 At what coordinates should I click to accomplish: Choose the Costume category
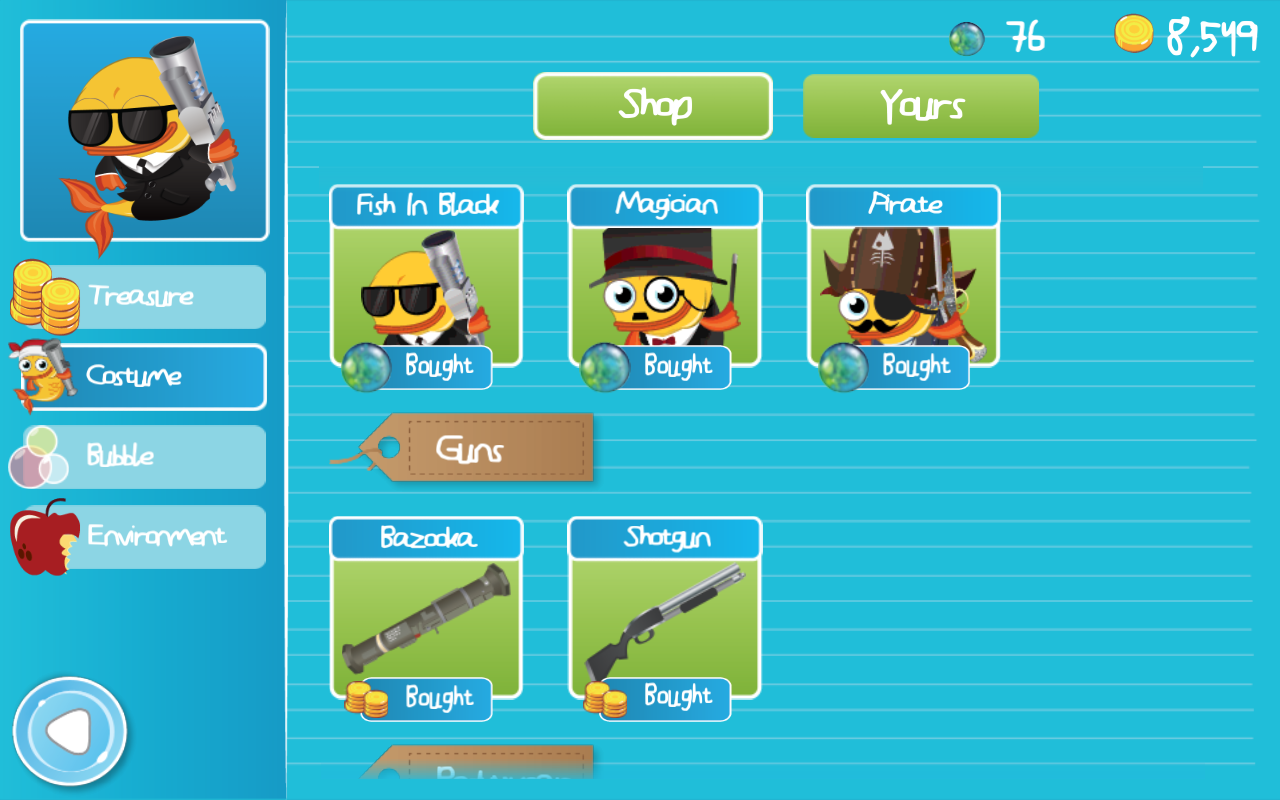pos(141,376)
